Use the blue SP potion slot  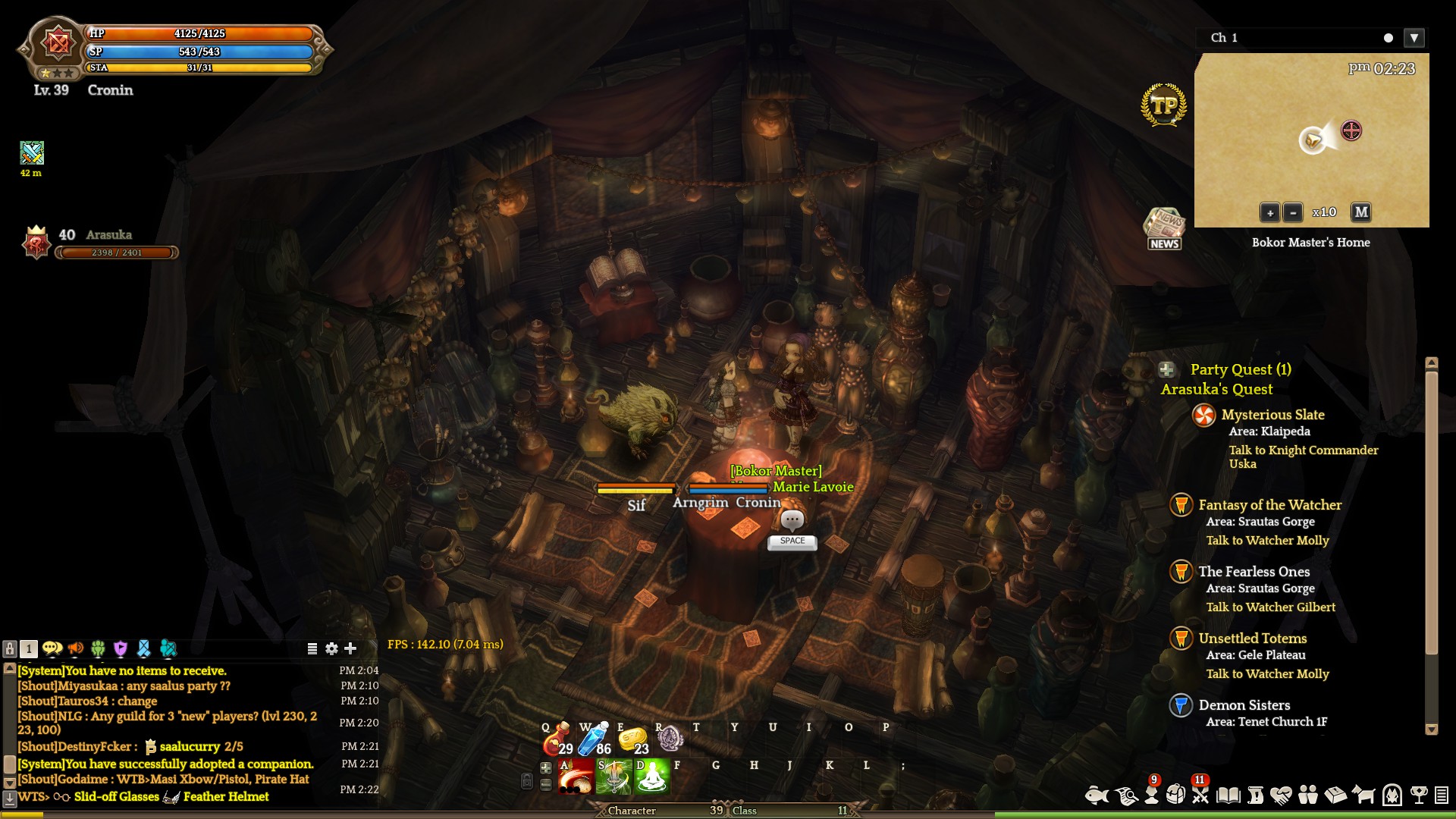(x=595, y=739)
